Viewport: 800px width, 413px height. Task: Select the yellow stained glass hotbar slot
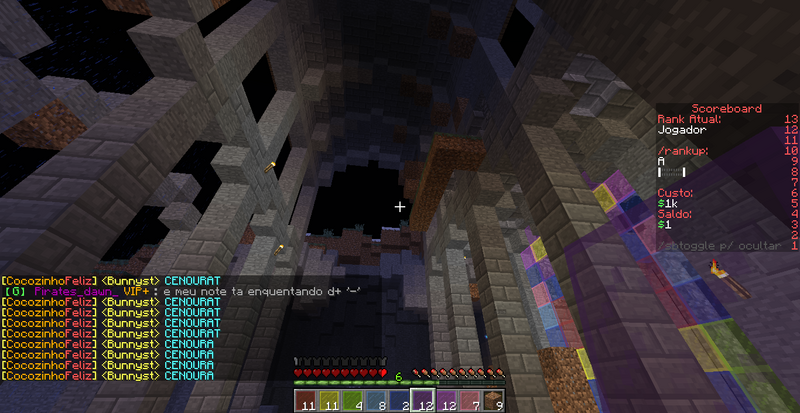pyautogui.click(x=329, y=402)
